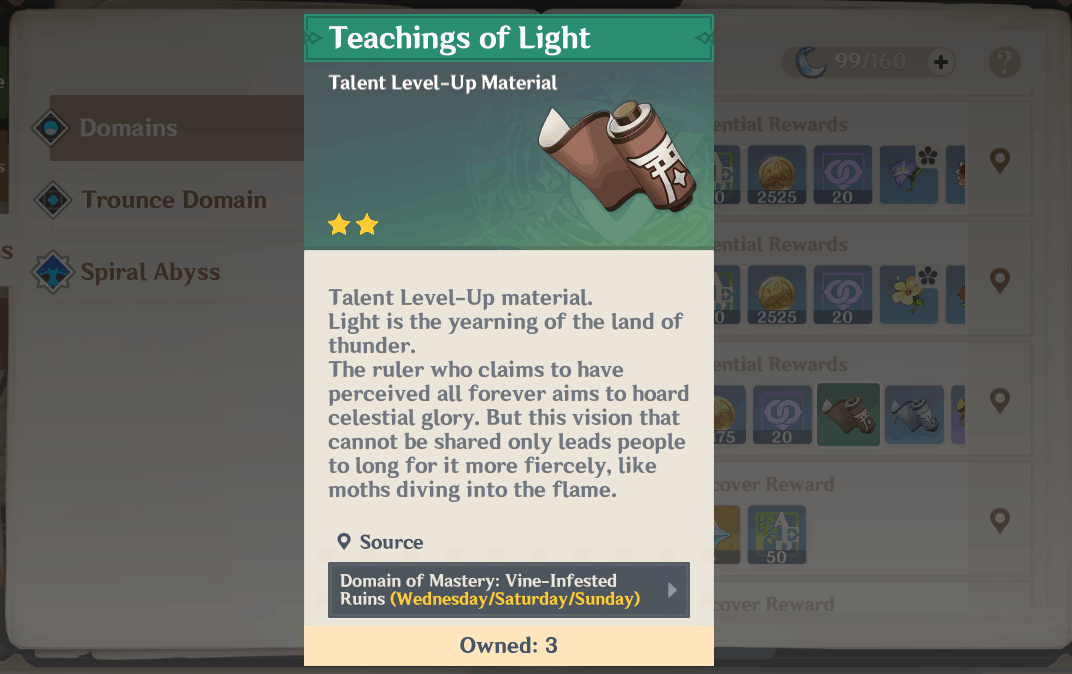Open the question mark help button
This screenshot has width=1072, height=674.
(x=1004, y=62)
